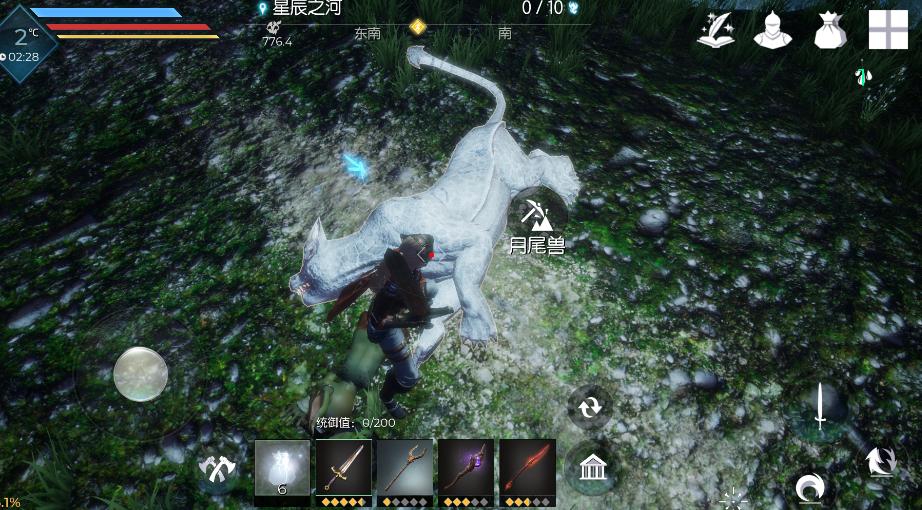Open the quill and book journal

pyautogui.click(x=717, y=30)
